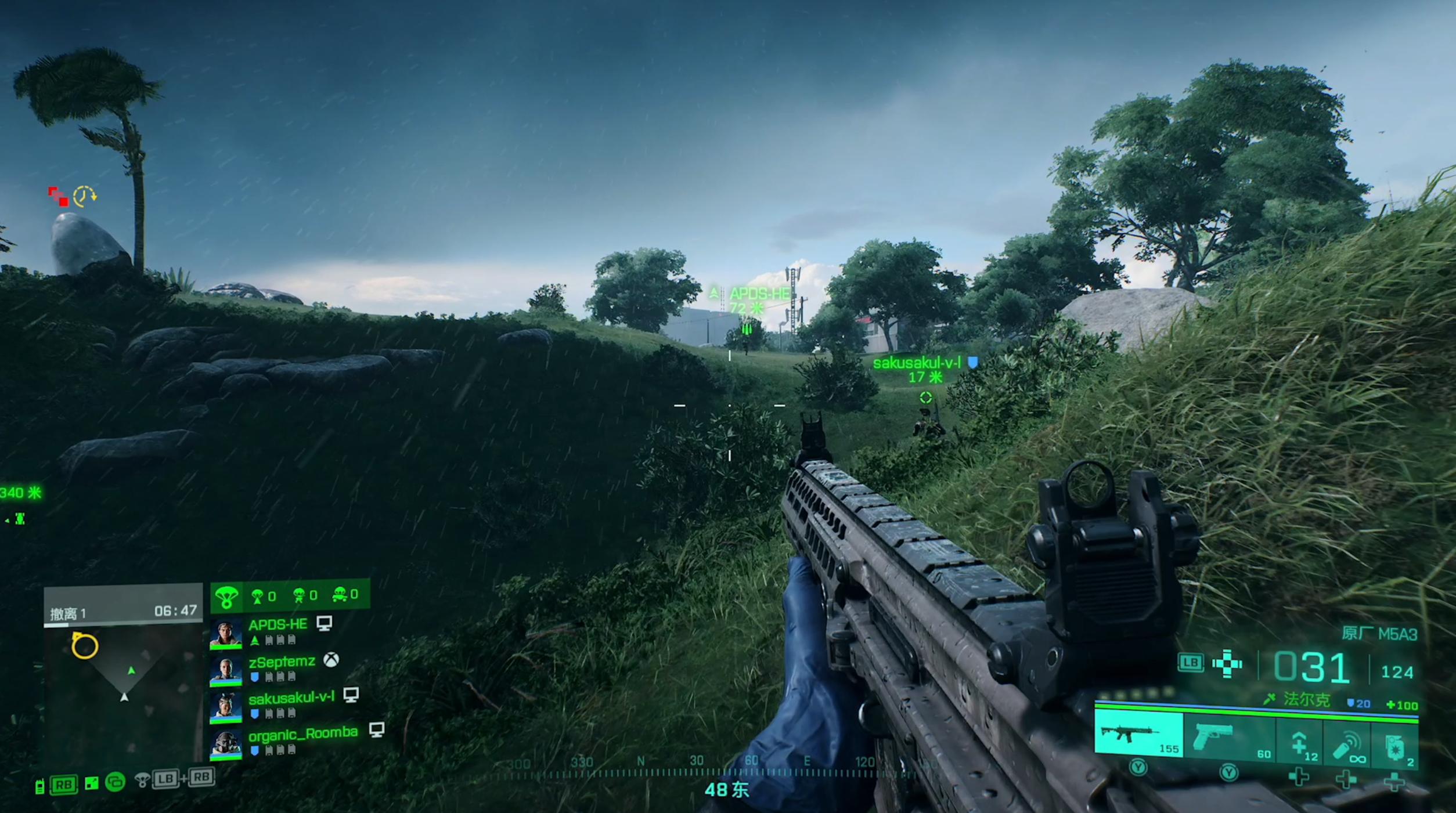1456x813 pixels.
Task: Click the sakusakul-v-l teammate name tag
Action: (917, 363)
